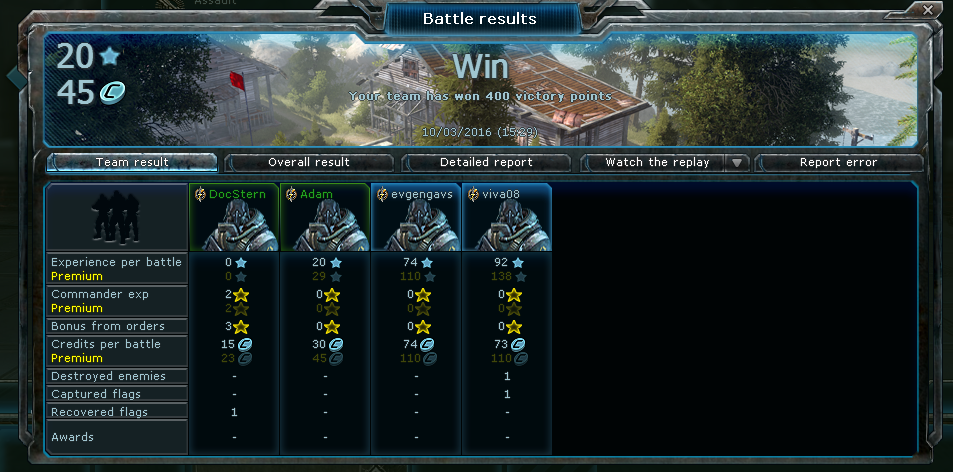The width and height of the screenshot is (953, 472).
Task: Pick player viva08's portrait
Action: pyautogui.click(x=507, y=226)
